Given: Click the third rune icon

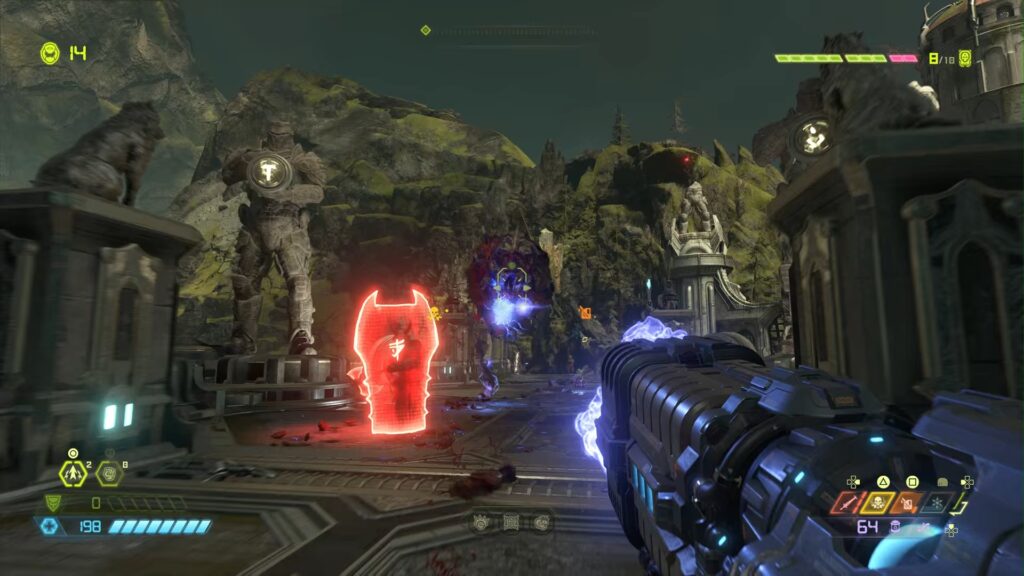Looking at the screenshot, I should (x=541, y=521).
